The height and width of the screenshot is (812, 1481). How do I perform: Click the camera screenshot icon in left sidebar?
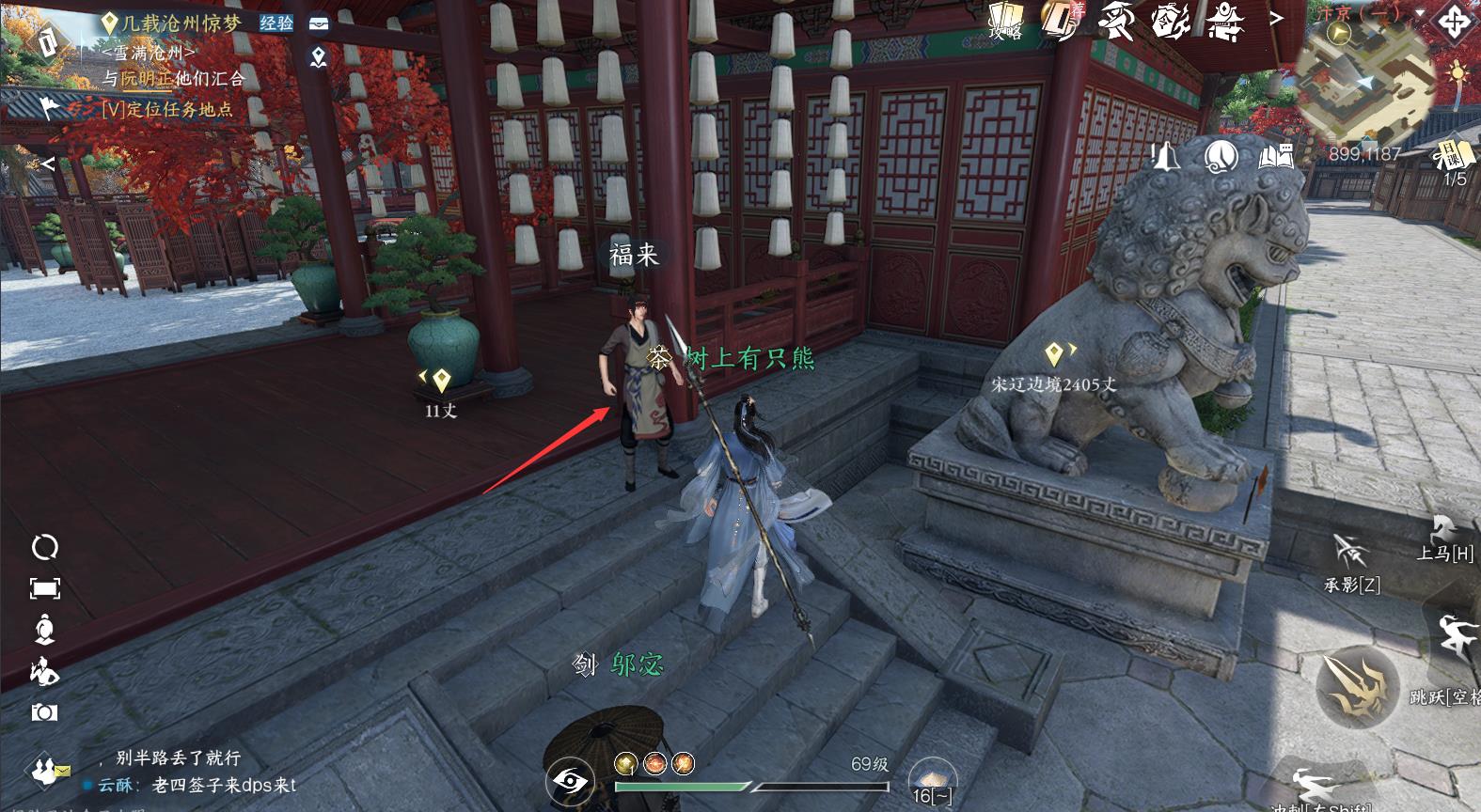[x=43, y=710]
